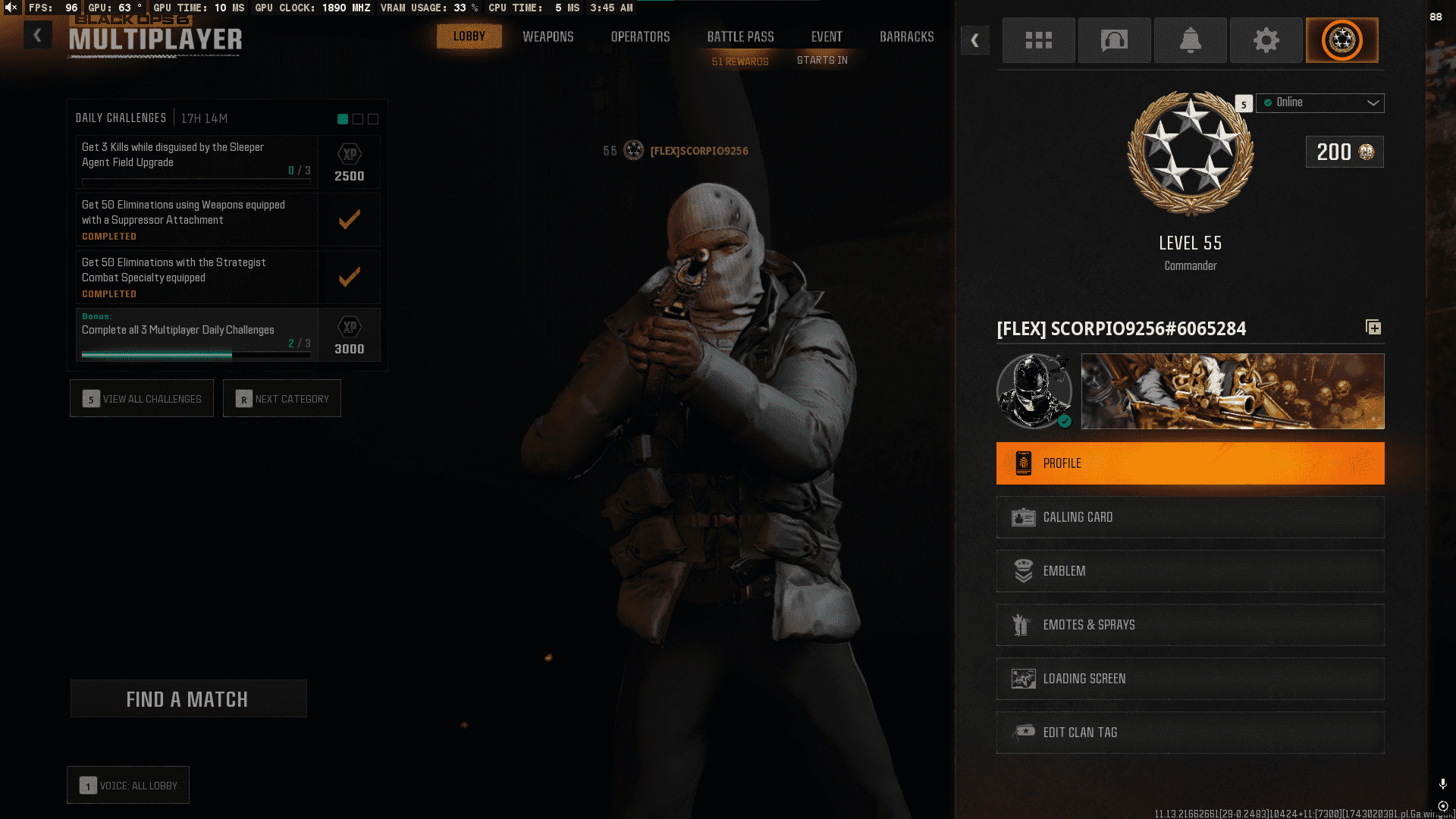Open the Emblem customization option
Image resolution: width=1456 pixels, height=819 pixels.
tap(1189, 571)
